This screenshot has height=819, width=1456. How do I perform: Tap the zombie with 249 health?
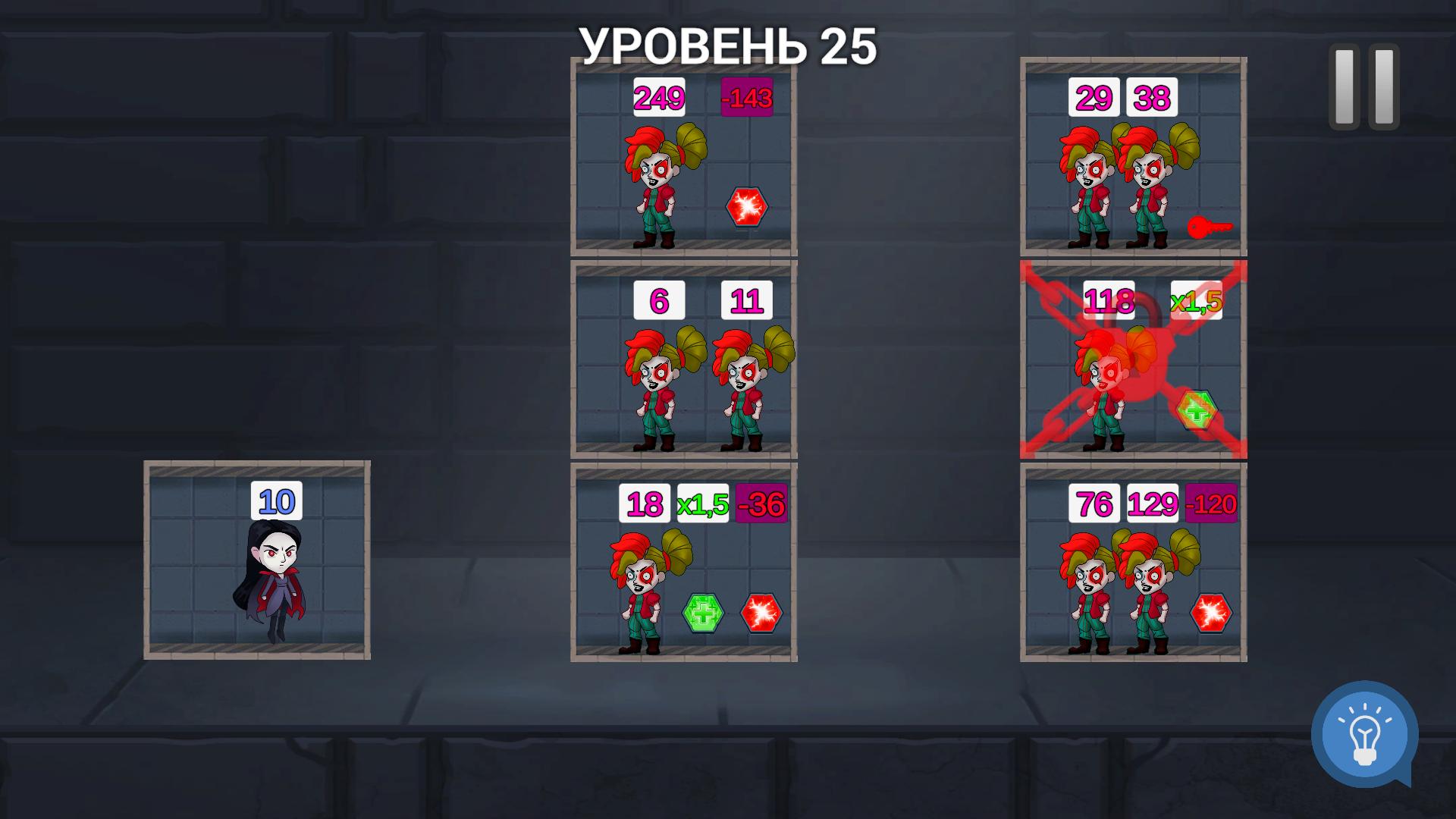tap(658, 190)
